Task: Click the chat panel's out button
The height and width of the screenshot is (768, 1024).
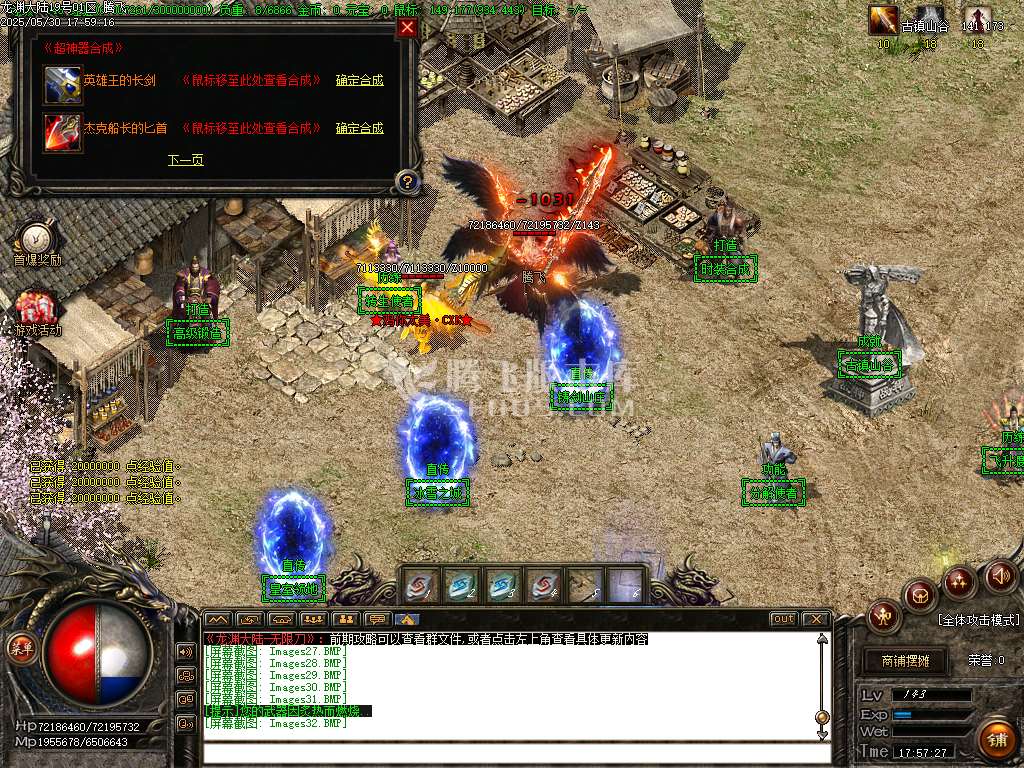Action: [783, 619]
